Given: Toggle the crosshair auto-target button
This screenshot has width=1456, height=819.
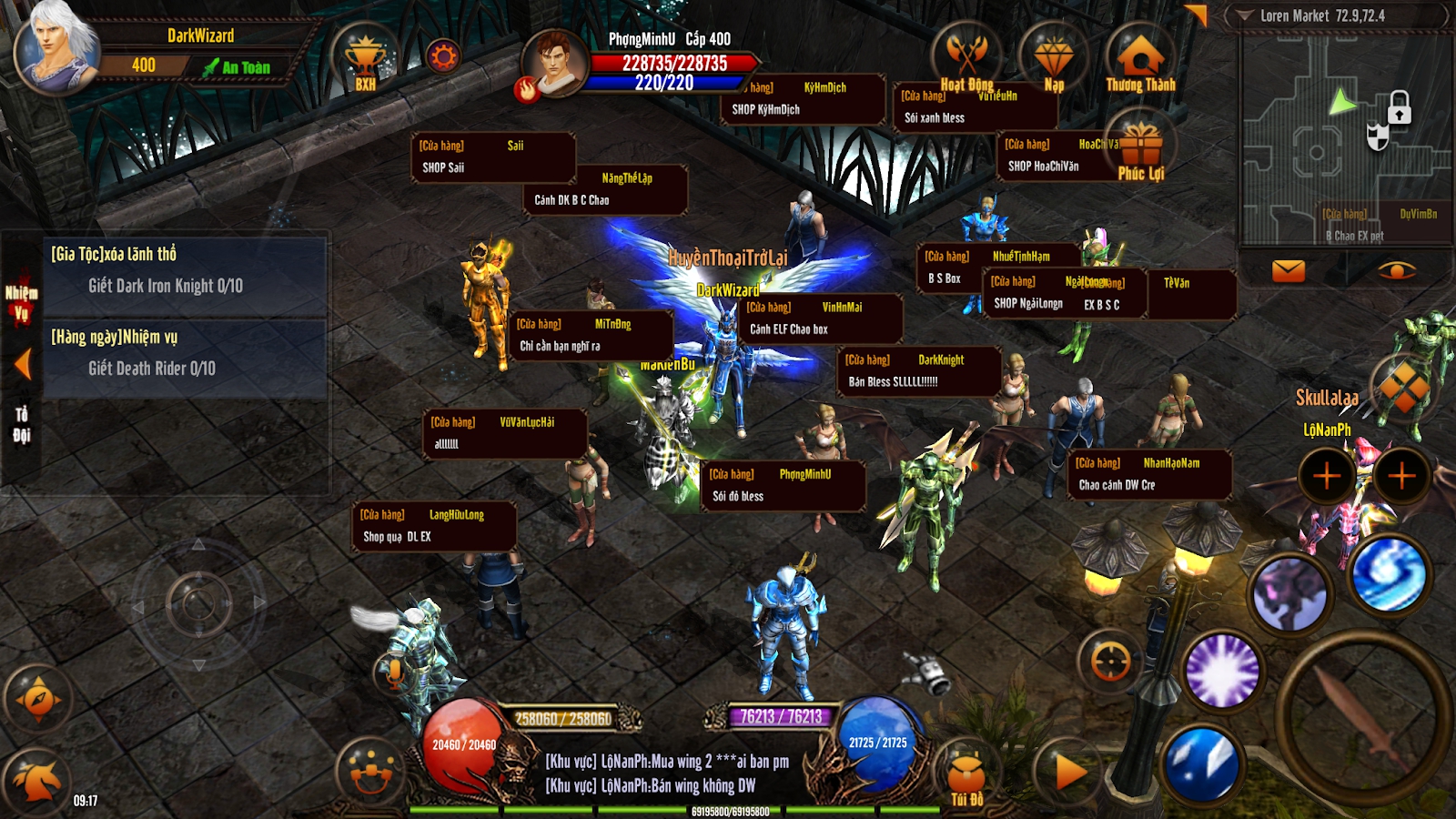Looking at the screenshot, I should point(1110,662).
